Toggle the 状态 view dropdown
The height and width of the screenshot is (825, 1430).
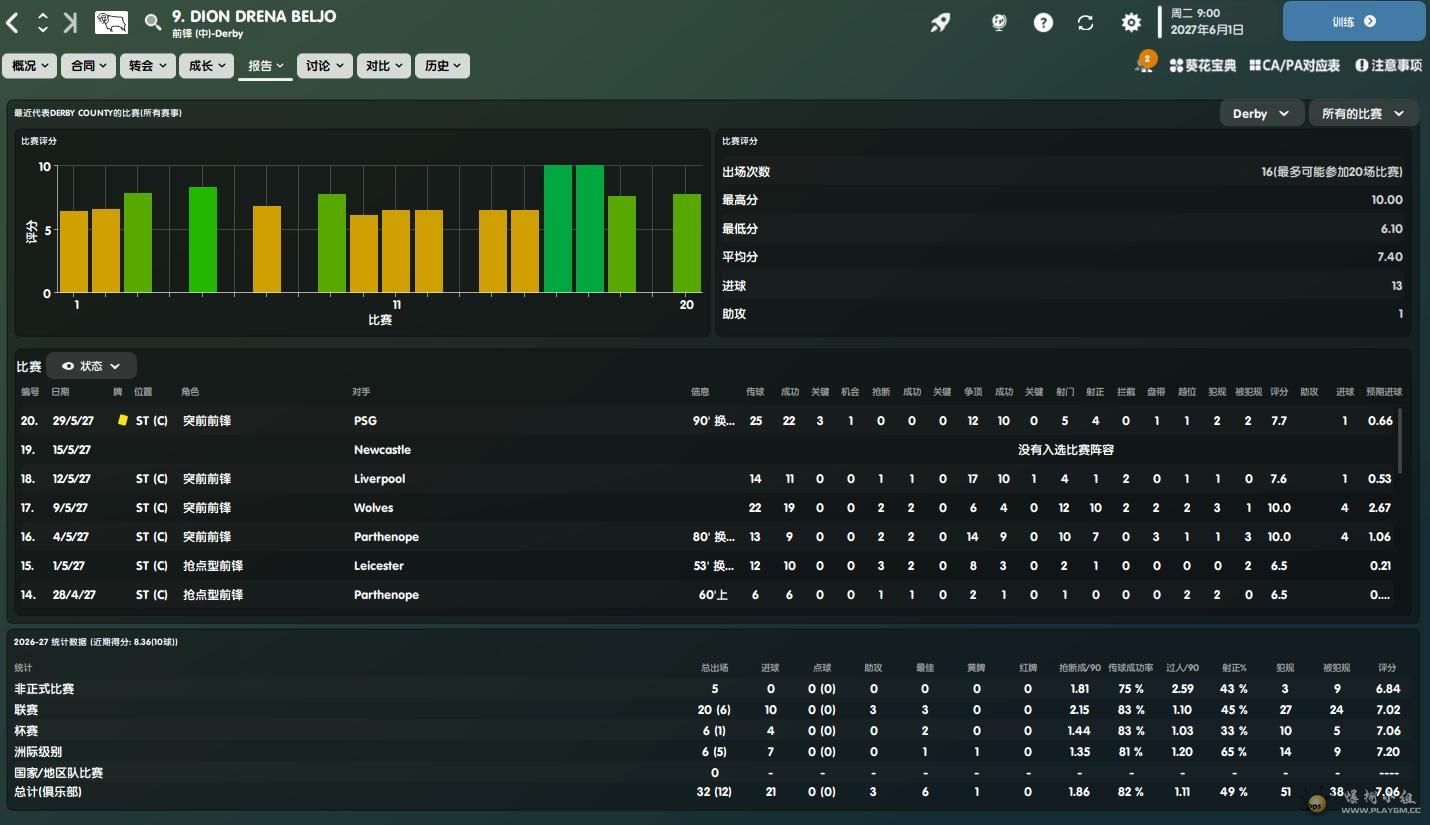(91, 366)
